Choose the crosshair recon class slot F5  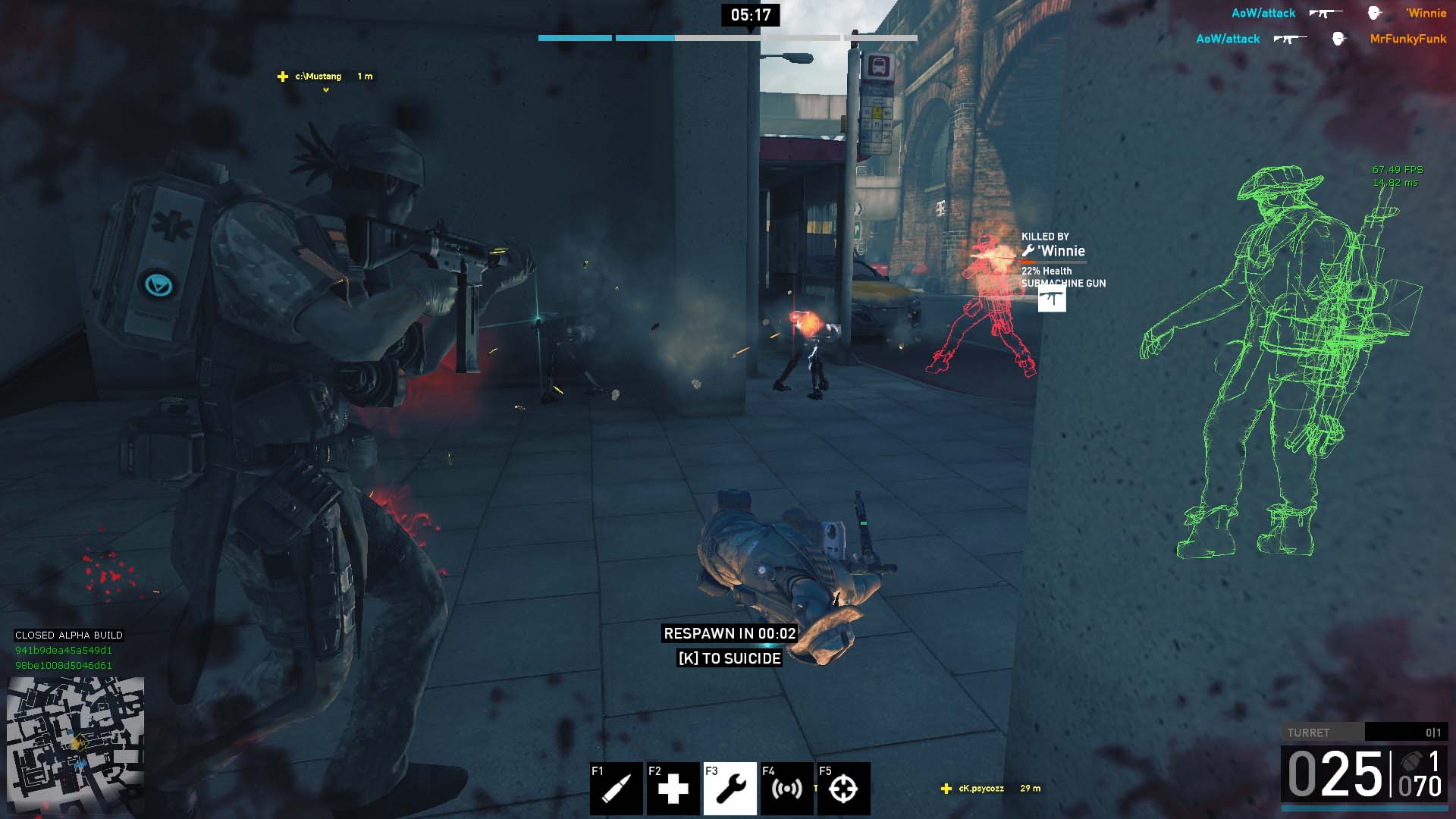[843, 788]
